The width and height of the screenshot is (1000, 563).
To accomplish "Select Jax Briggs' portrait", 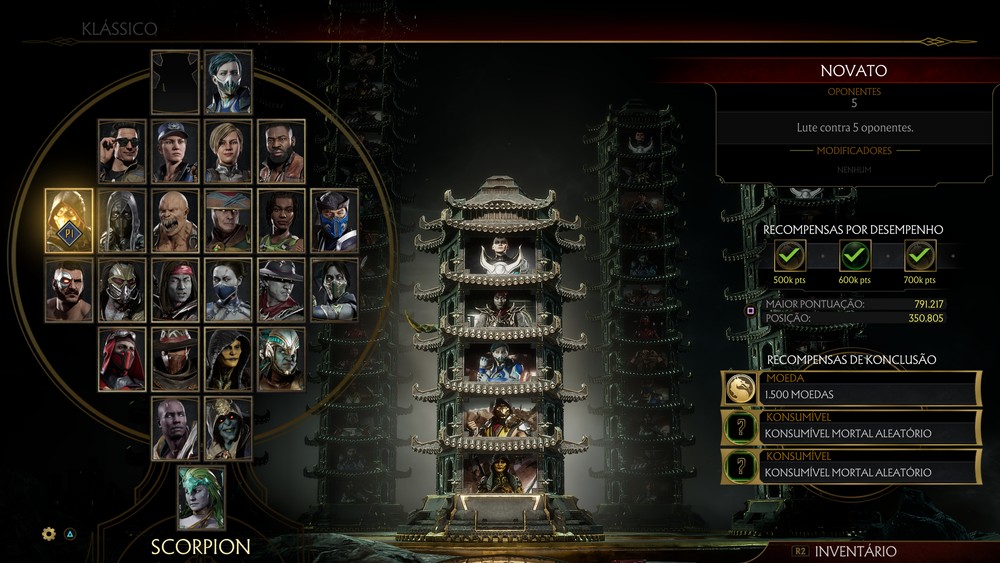I will [281, 151].
